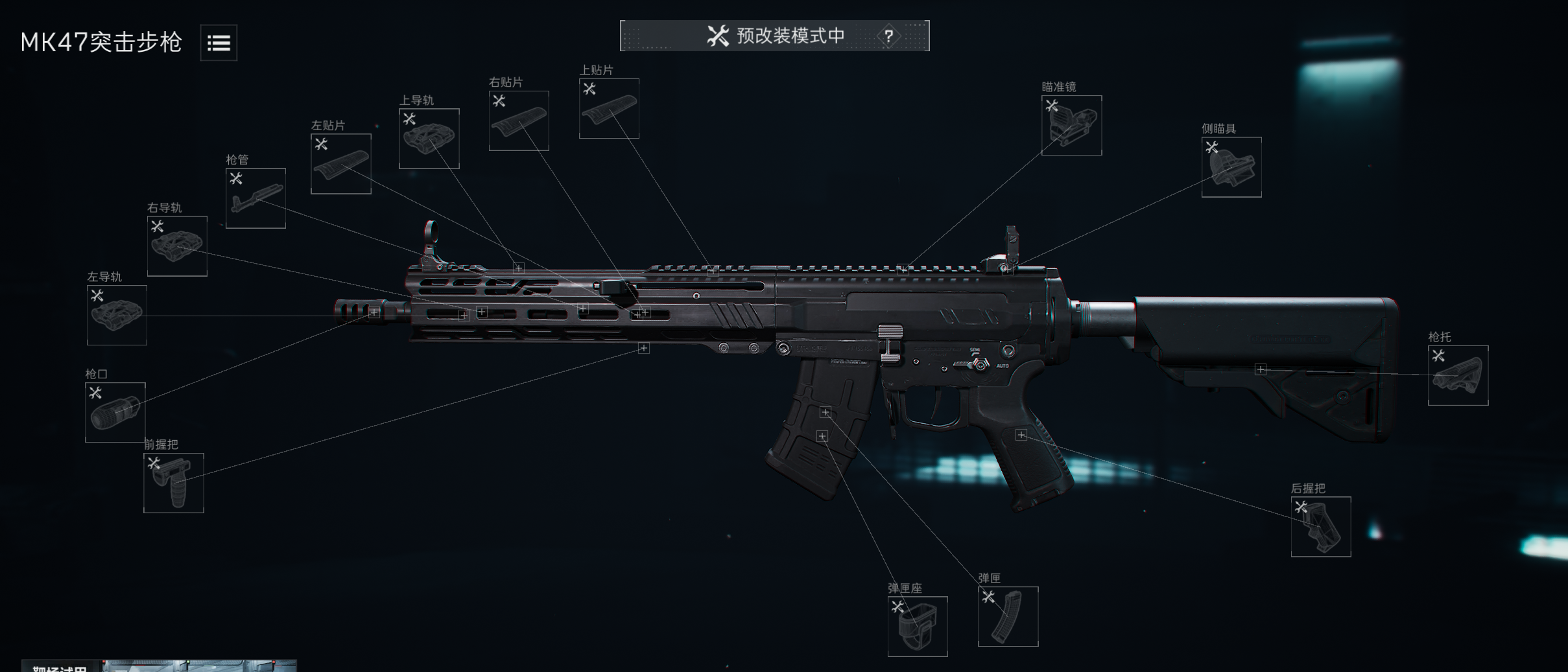
Task: Open the 枪托 stock slot
Action: (1458, 376)
